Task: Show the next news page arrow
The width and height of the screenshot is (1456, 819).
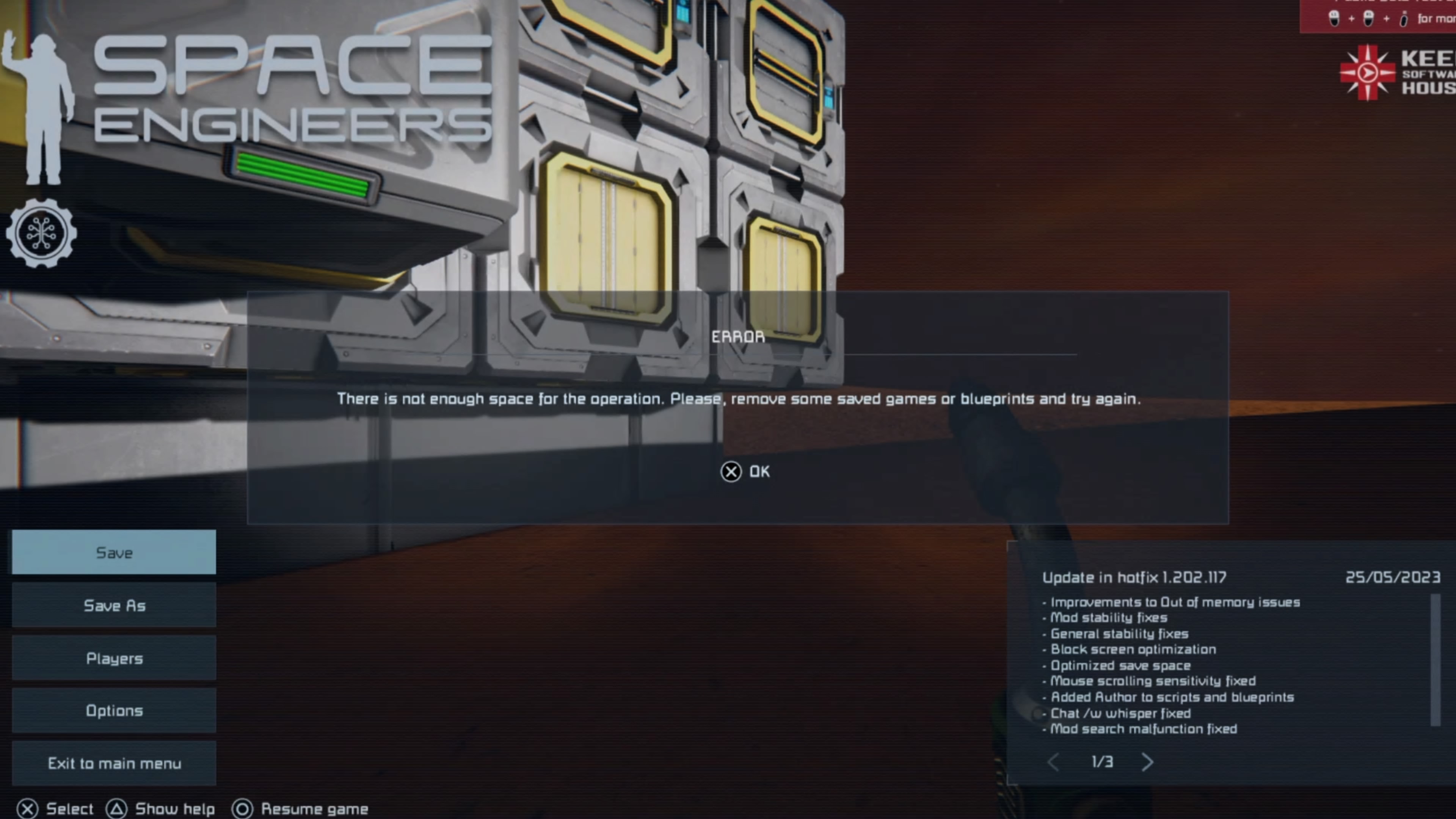Action: point(1147,762)
